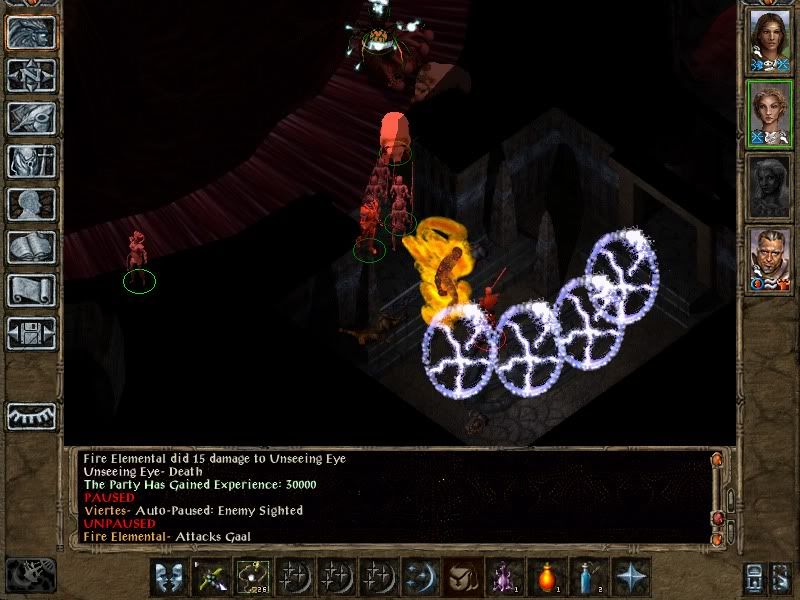Open the inventory screen button
Viewport: 800px width, 600px height.
tap(31, 161)
